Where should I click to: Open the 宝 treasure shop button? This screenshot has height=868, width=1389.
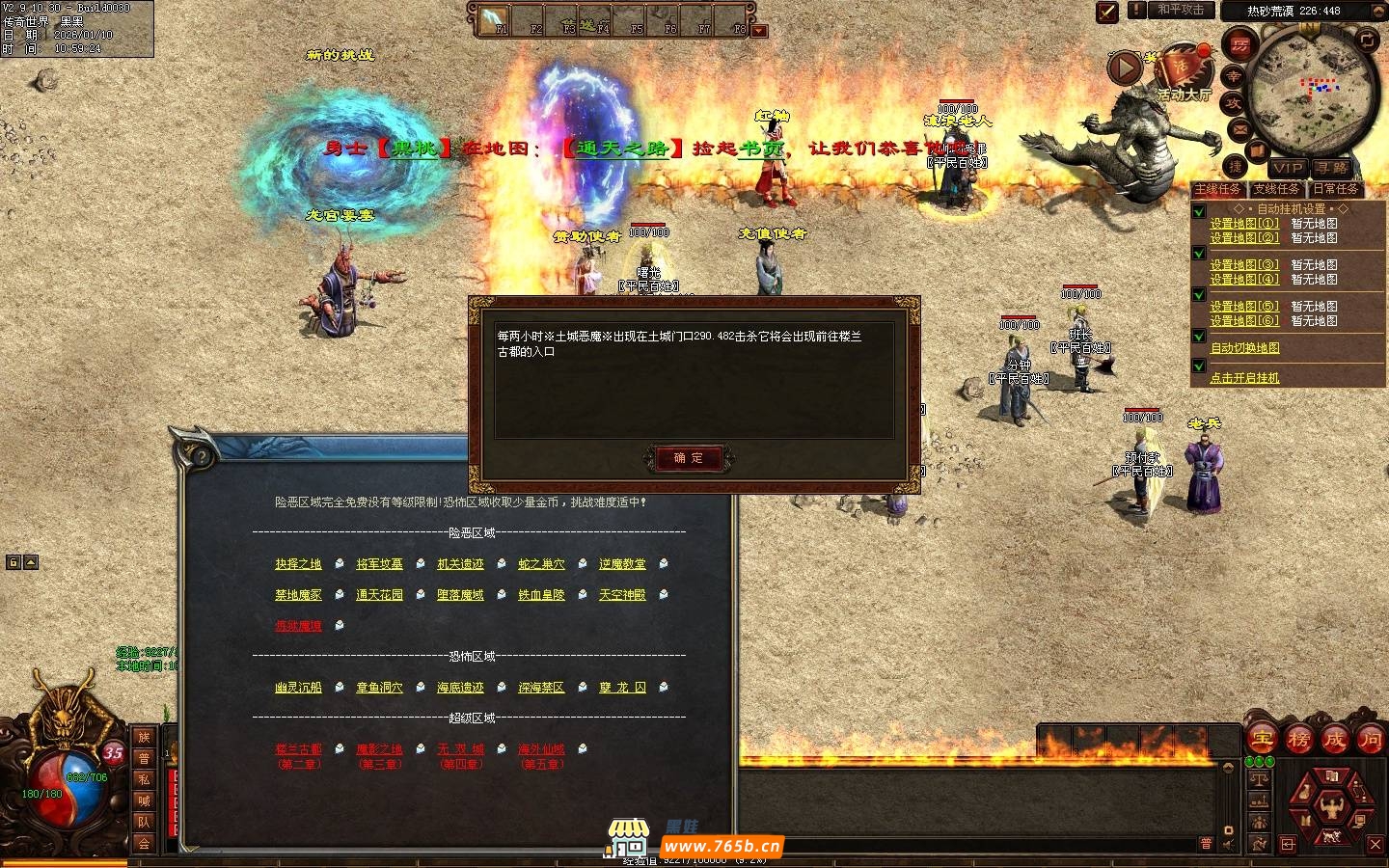click(1263, 740)
